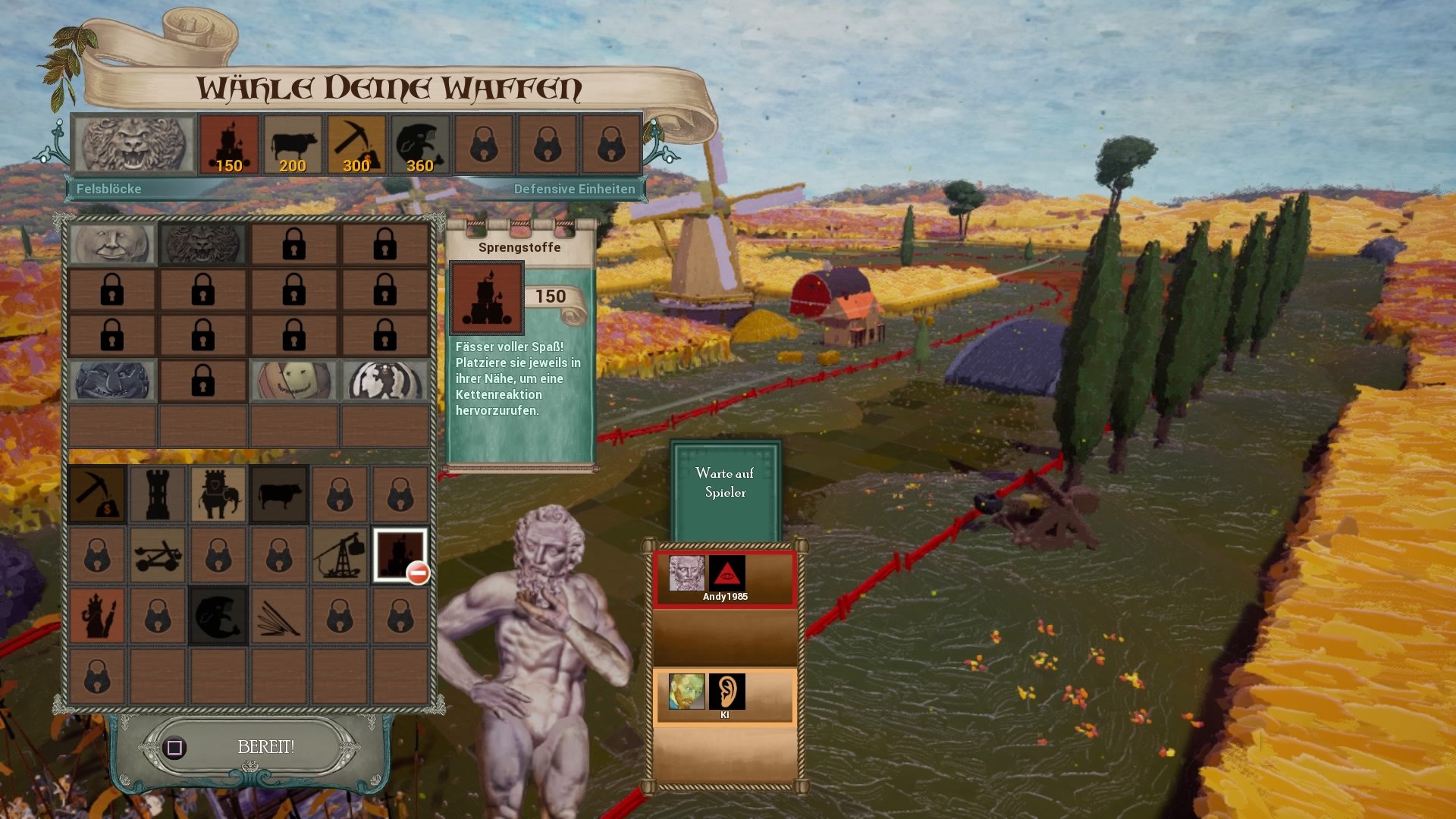Remove the highlighted explosives unit with minus badge

point(400,555)
